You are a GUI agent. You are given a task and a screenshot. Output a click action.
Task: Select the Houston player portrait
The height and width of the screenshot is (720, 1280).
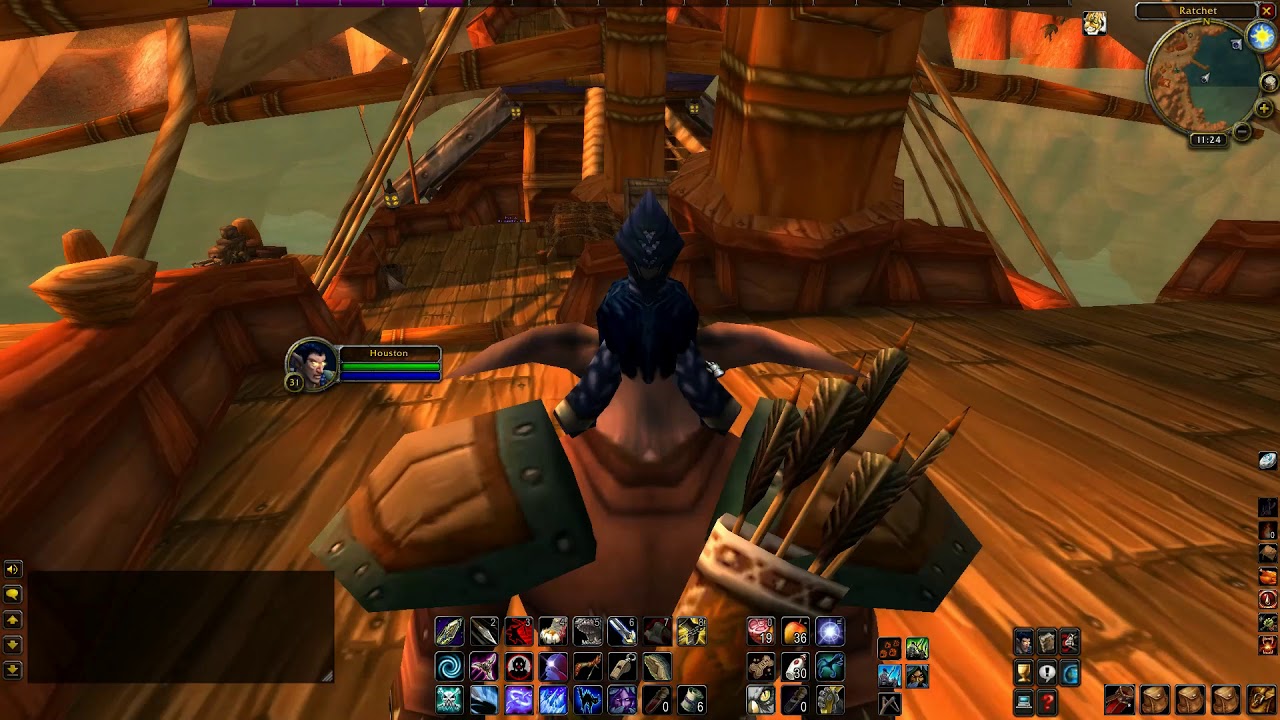311,363
